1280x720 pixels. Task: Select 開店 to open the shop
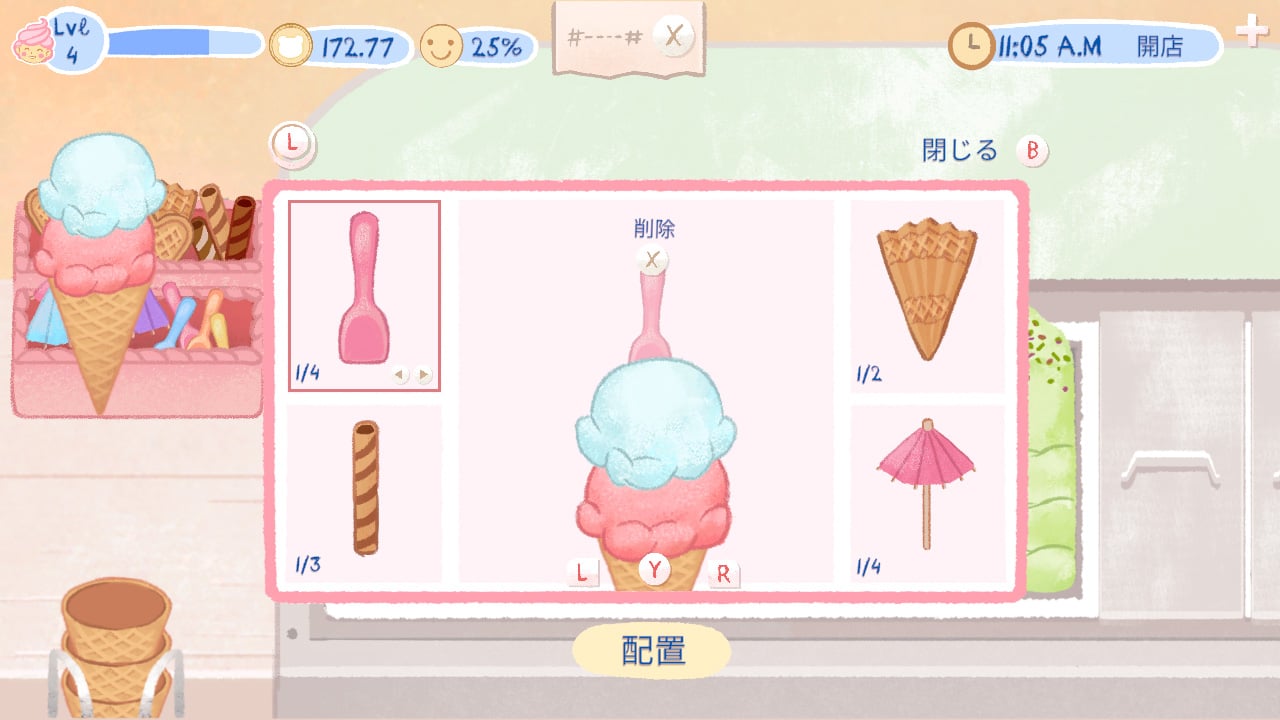point(1161,45)
